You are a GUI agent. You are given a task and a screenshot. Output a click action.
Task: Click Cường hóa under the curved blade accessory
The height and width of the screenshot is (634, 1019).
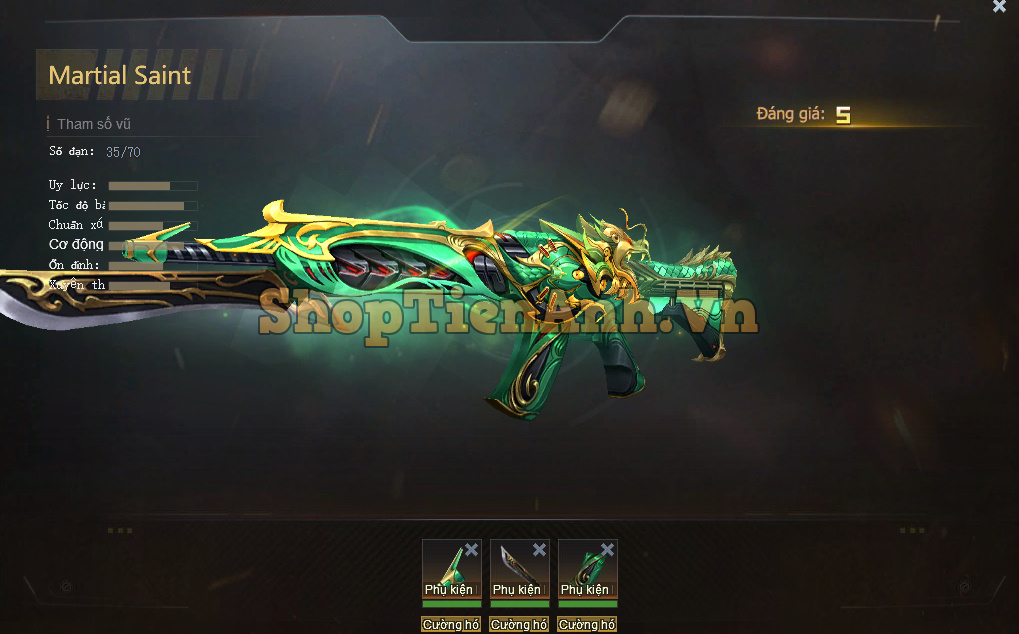click(x=519, y=625)
